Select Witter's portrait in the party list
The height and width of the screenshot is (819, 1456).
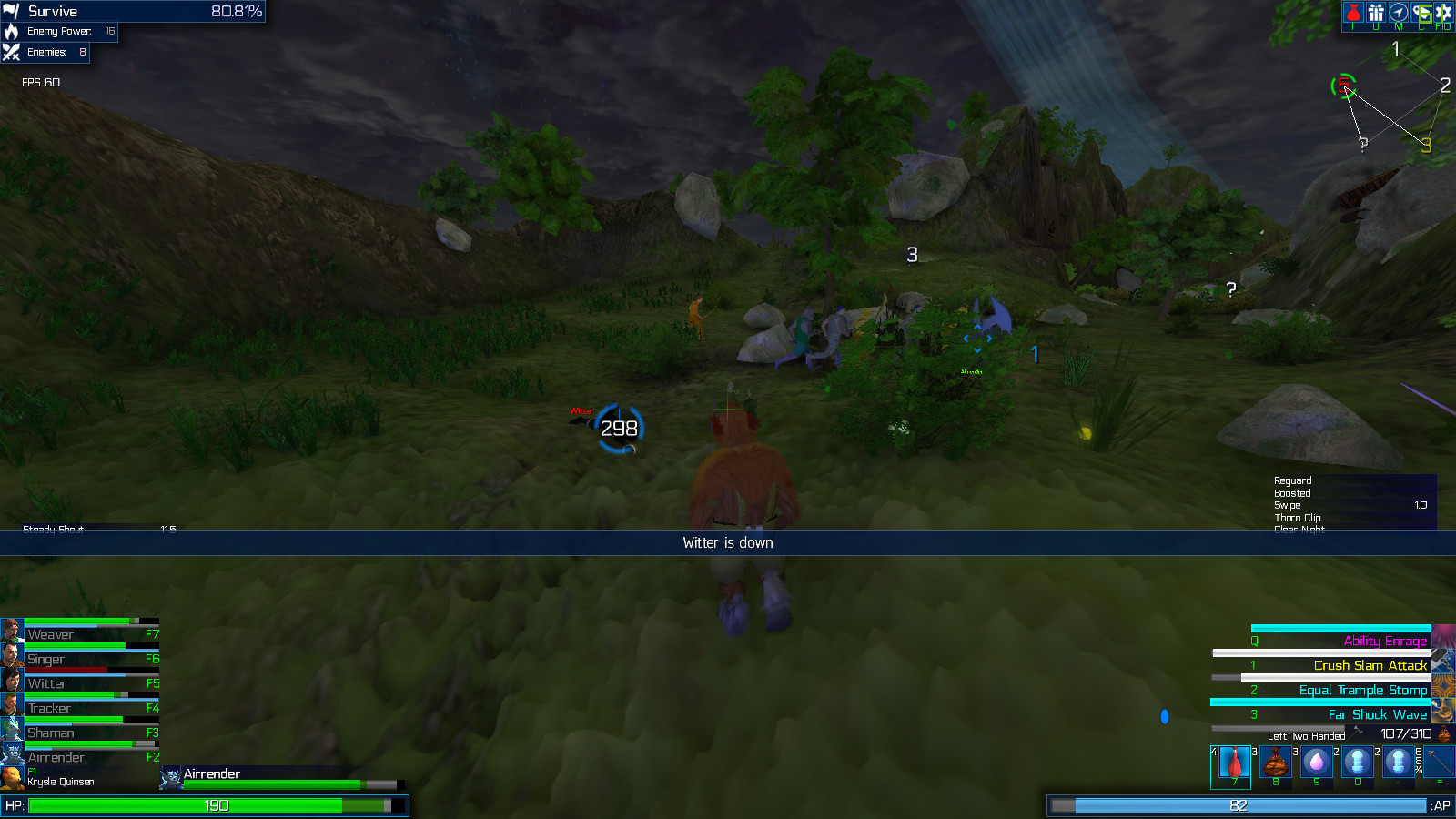pyautogui.click(x=11, y=678)
